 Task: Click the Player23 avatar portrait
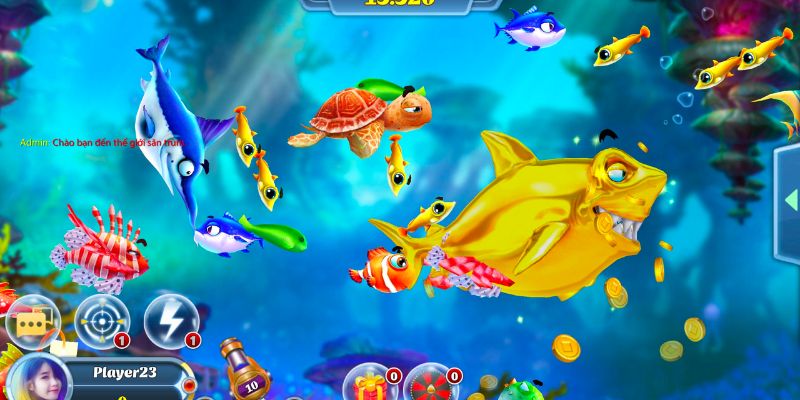tap(41, 379)
